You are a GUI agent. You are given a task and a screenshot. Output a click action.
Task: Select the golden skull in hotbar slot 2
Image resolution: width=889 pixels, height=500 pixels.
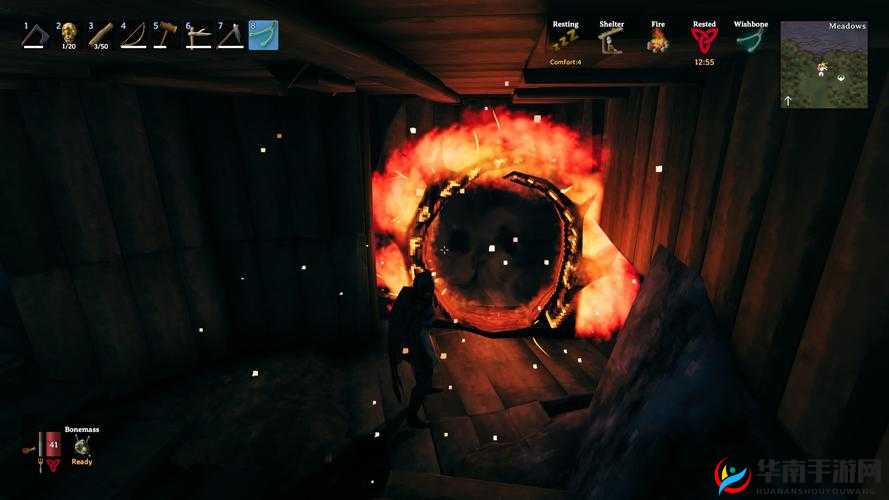[68, 36]
